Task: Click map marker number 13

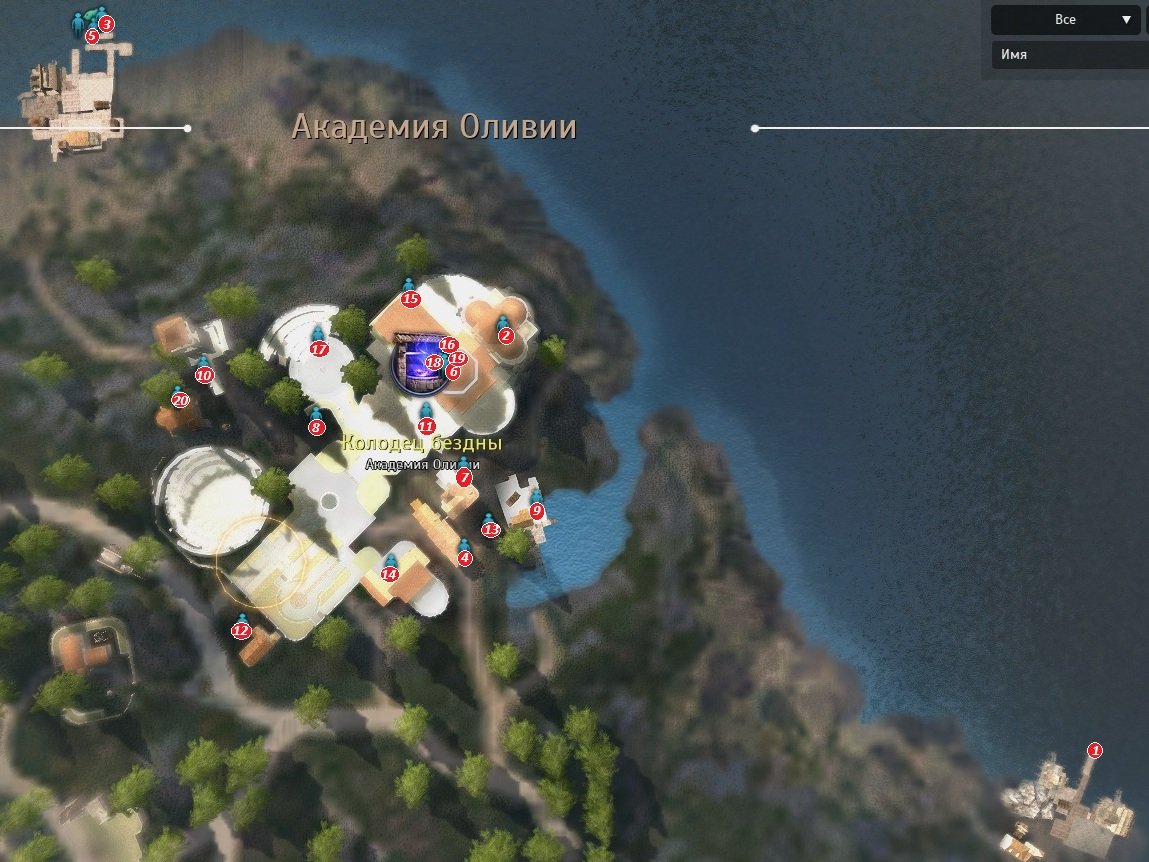Action: tap(490, 530)
